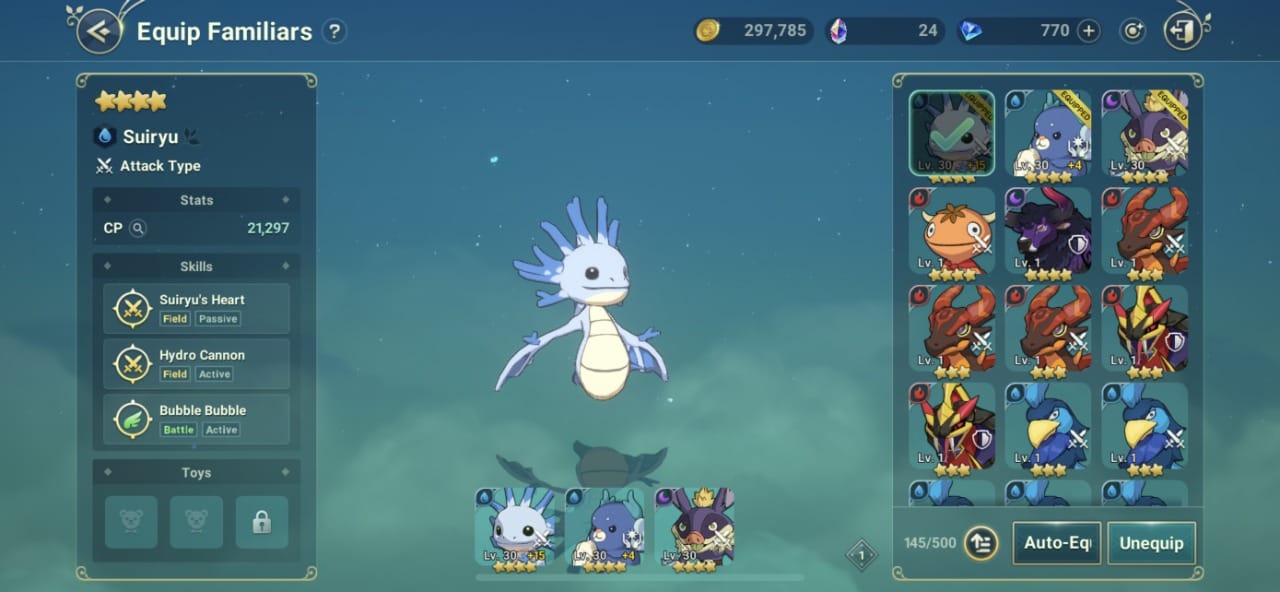Viewport: 1280px width, 592px height.
Task: Add more blue diamonds with the plus button
Action: [1088, 31]
